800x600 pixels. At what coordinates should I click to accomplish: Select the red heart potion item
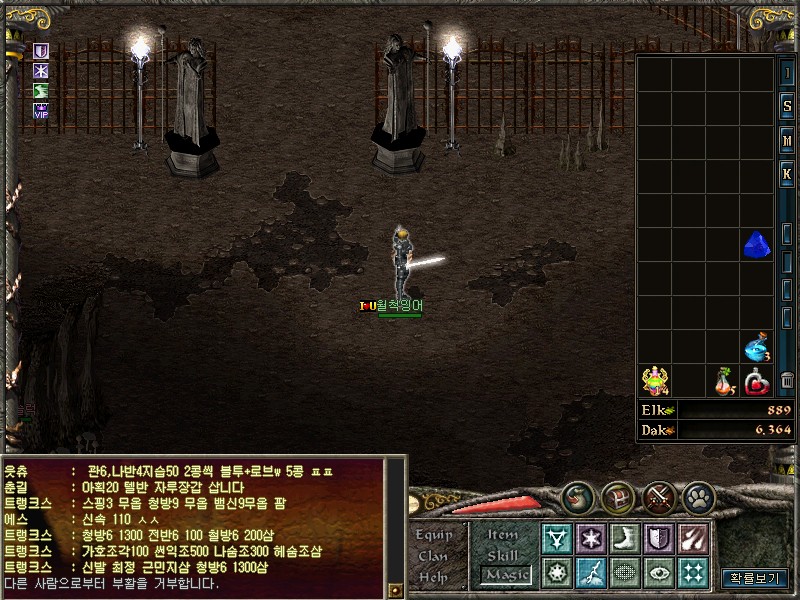757,381
